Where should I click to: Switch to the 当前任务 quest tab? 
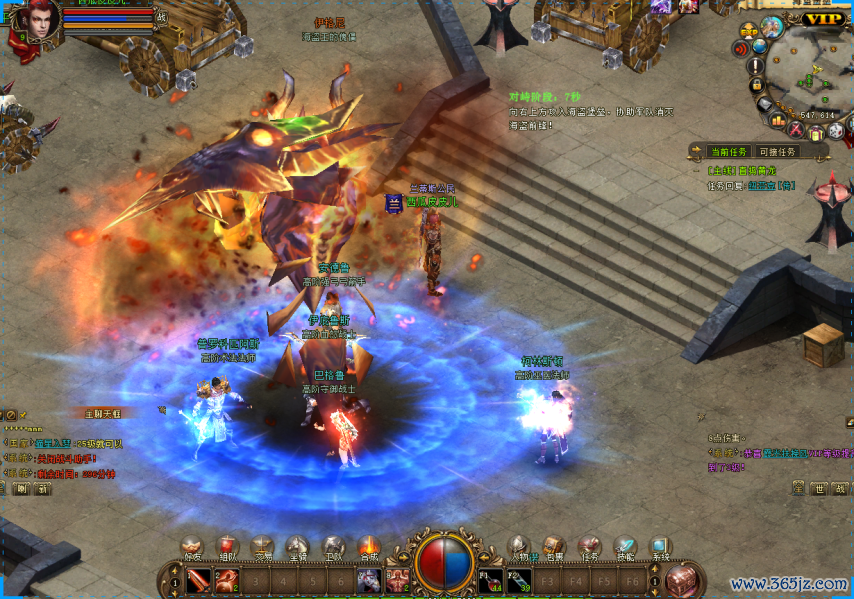tap(727, 152)
